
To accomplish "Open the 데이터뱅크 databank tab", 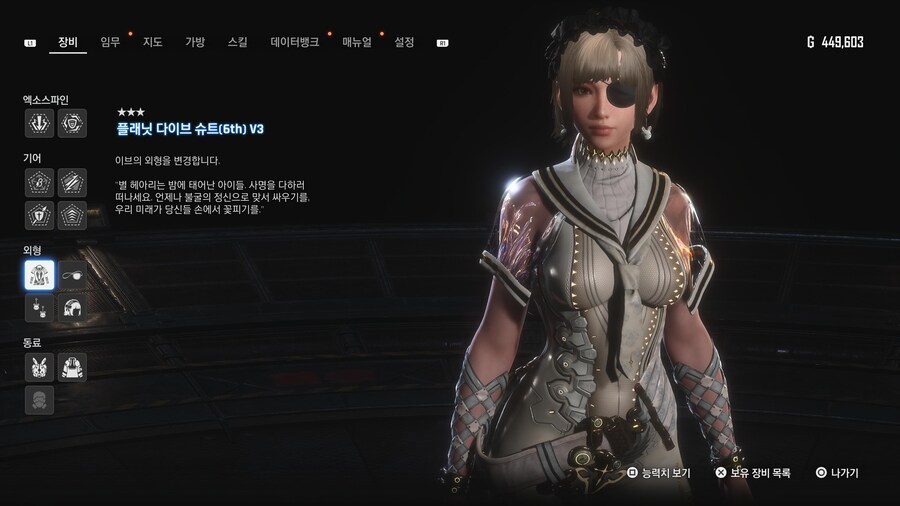I will [295, 42].
